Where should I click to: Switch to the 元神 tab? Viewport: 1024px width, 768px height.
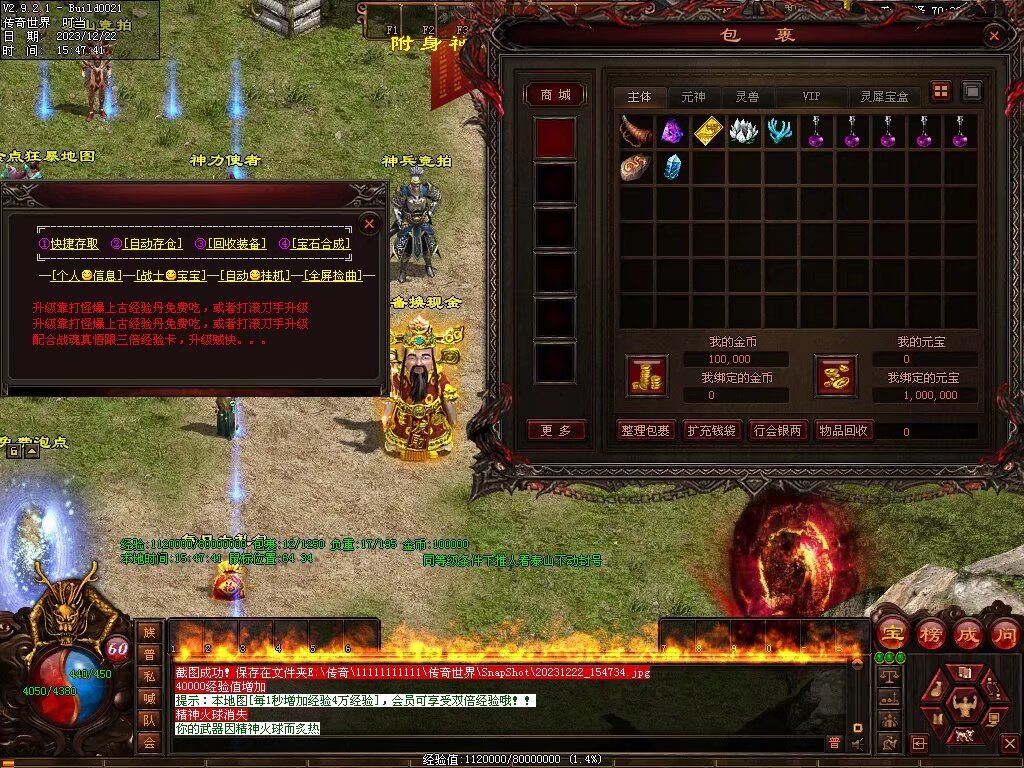point(693,97)
